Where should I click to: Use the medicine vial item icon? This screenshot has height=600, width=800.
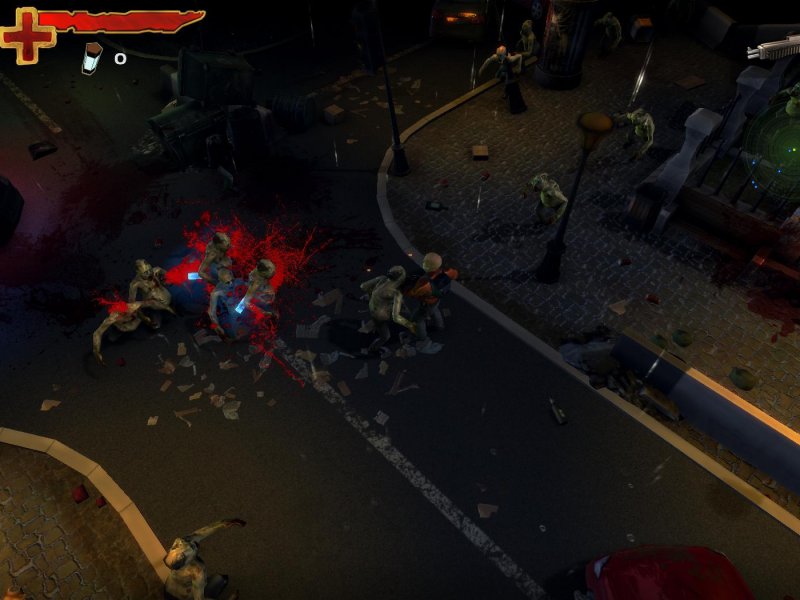pos(93,59)
